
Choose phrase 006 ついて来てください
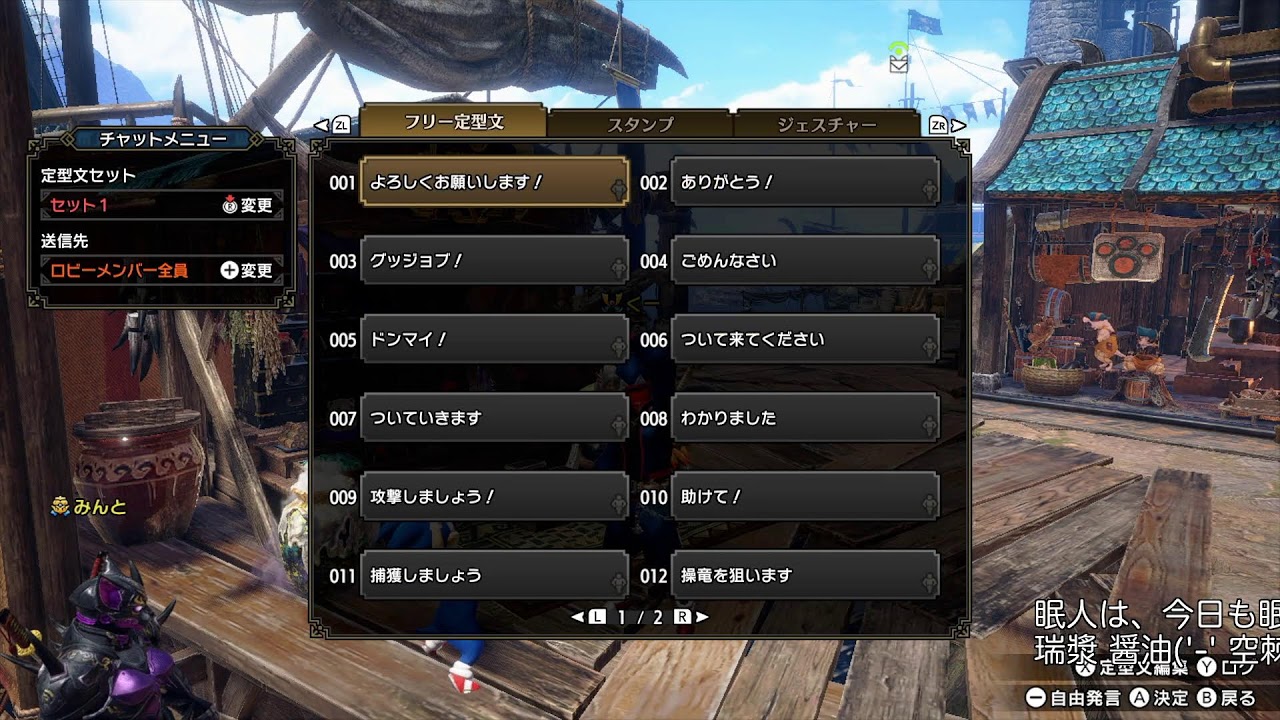coord(804,340)
